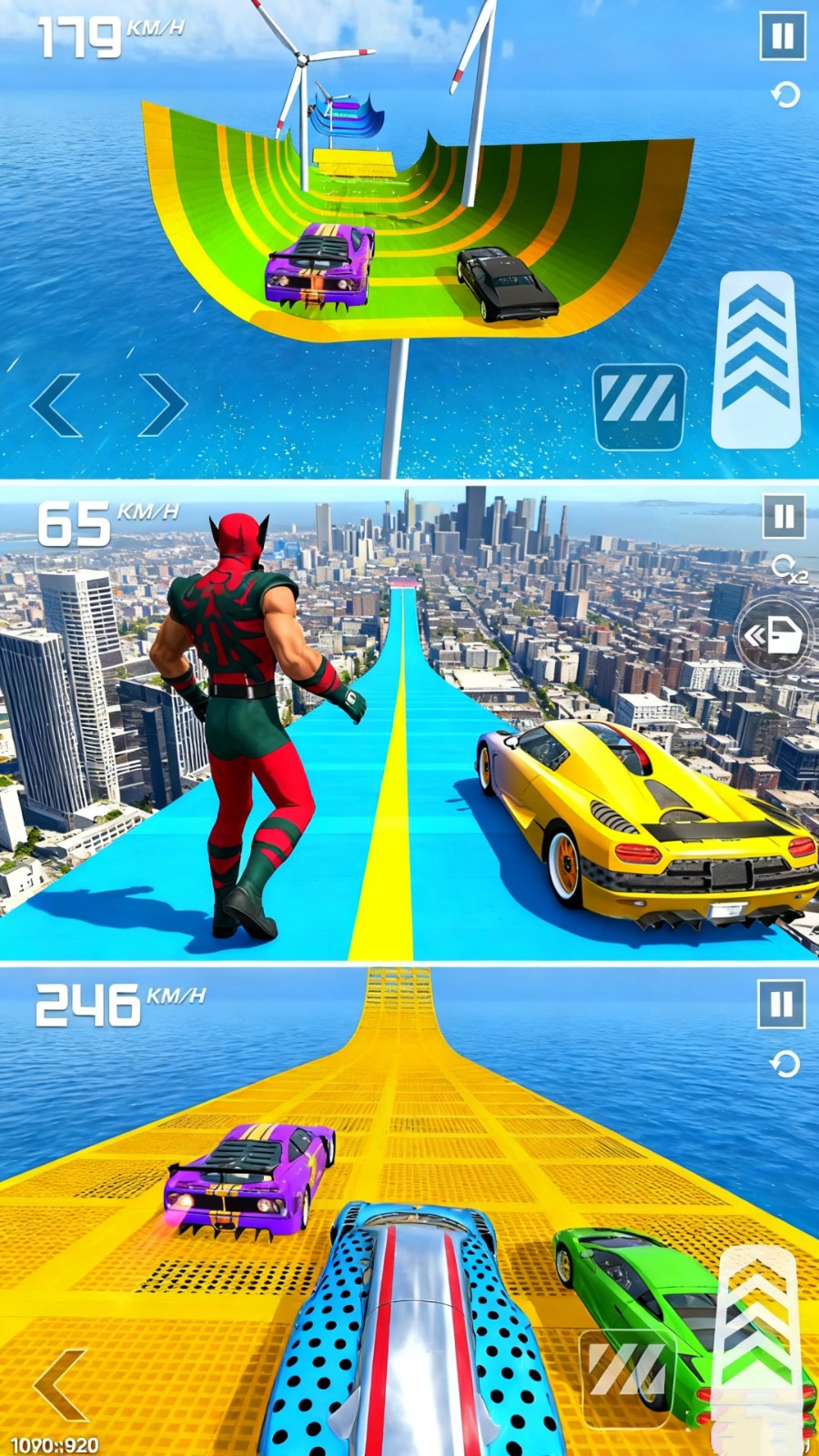The width and height of the screenshot is (819, 1456).
Task: Tap the enter/exit car door button
Action: pos(774,636)
